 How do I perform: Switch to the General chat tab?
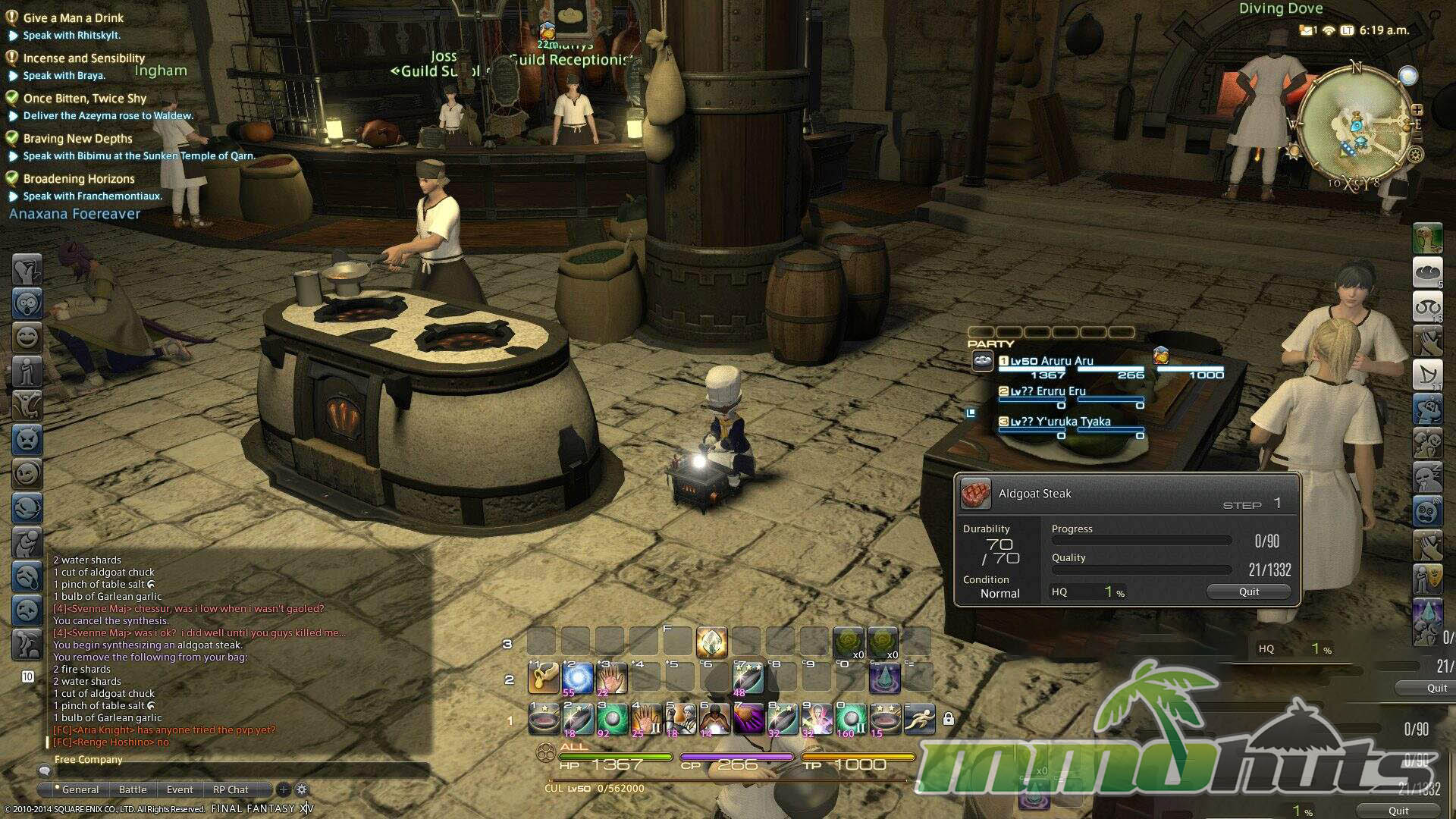point(80,789)
